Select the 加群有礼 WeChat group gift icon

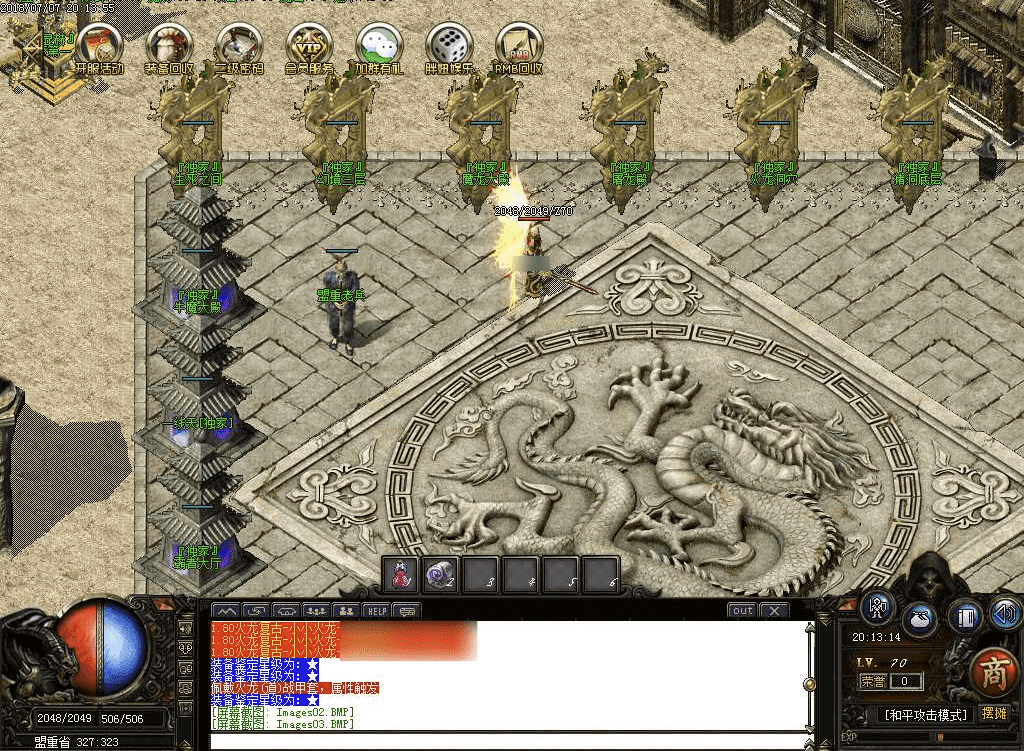(379, 45)
